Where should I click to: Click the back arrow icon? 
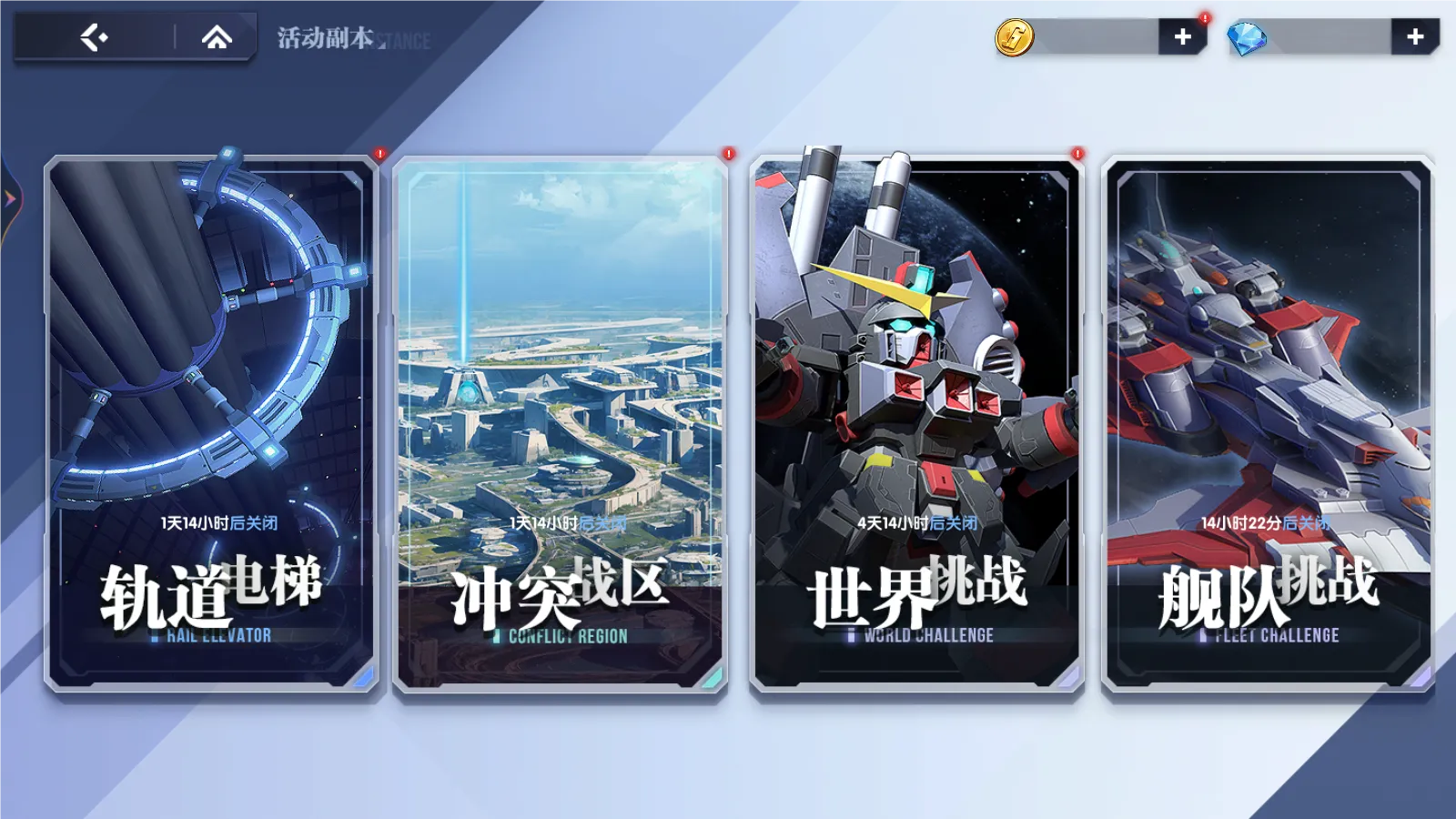click(x=96, y=38)
